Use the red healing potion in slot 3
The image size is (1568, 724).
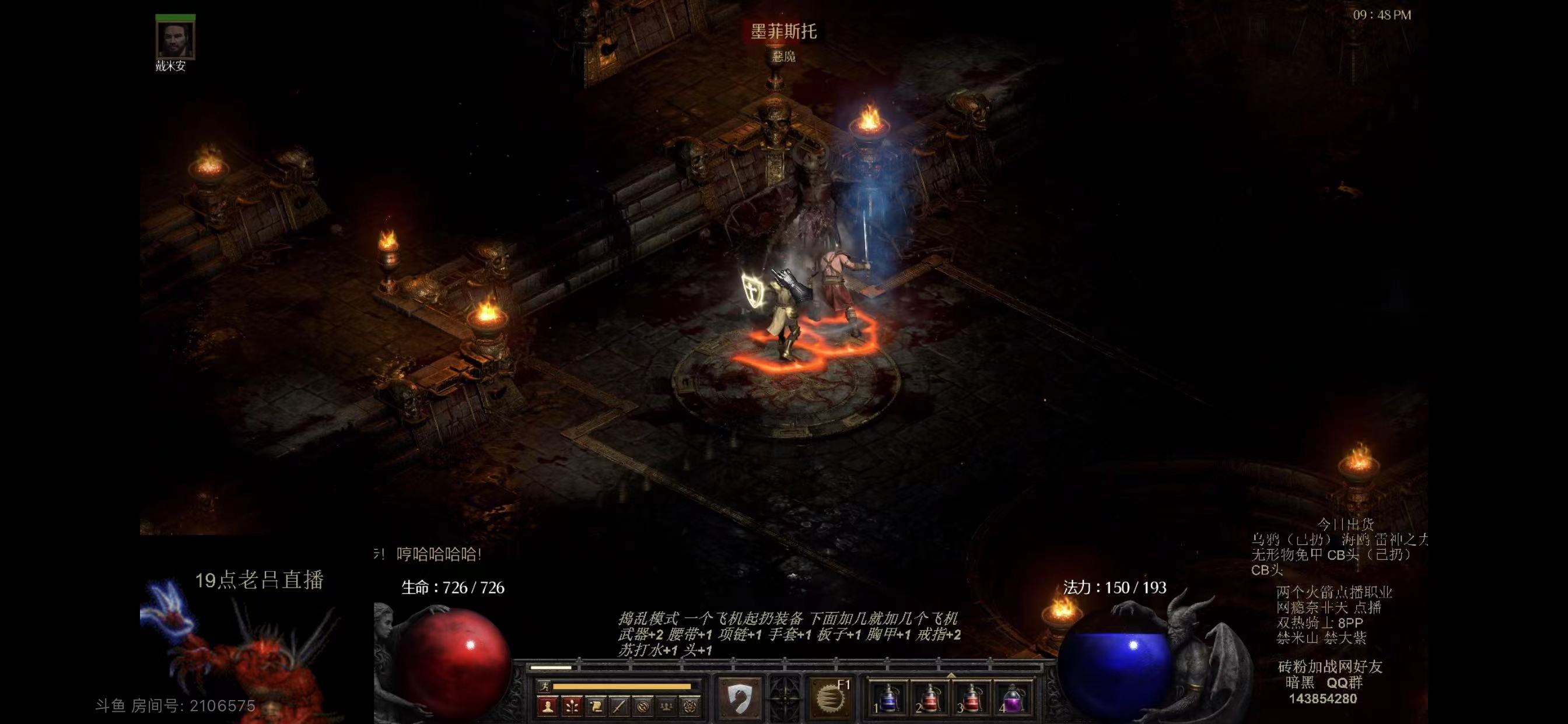(x=971, y=698)
